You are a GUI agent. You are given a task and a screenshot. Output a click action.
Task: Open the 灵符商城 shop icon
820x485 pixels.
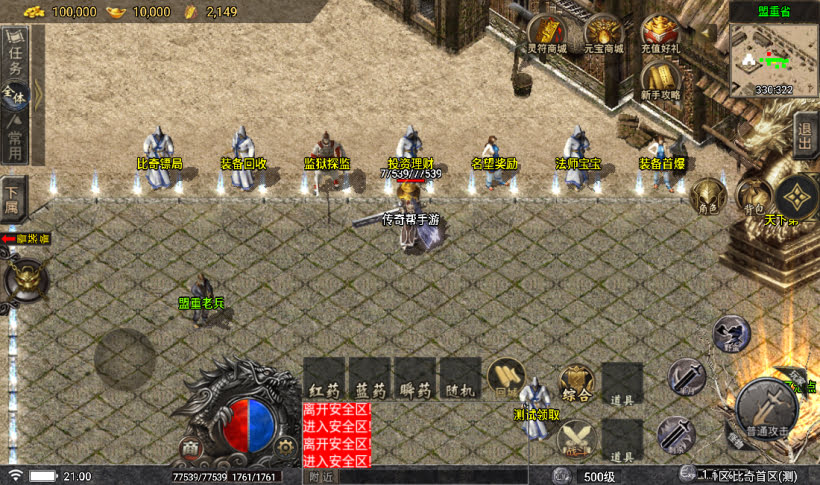click(546, 33)
